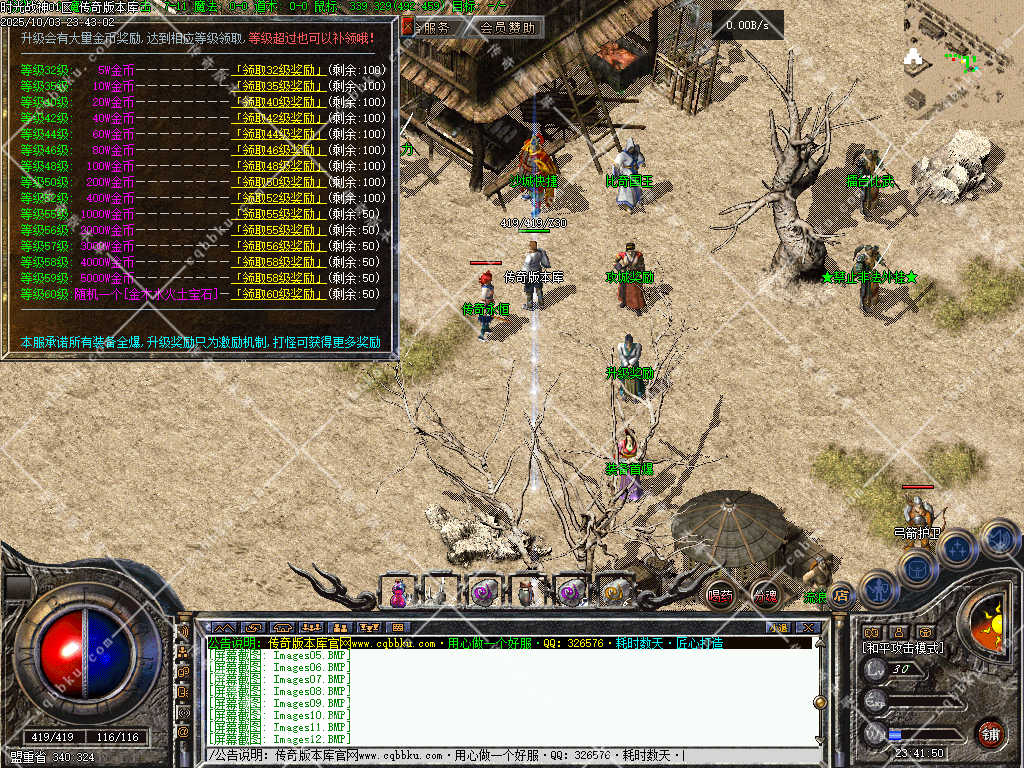Toggle the 和平攻击模式 attack mode label
This screenshot has height=768, width=1024.
point(903,648)
